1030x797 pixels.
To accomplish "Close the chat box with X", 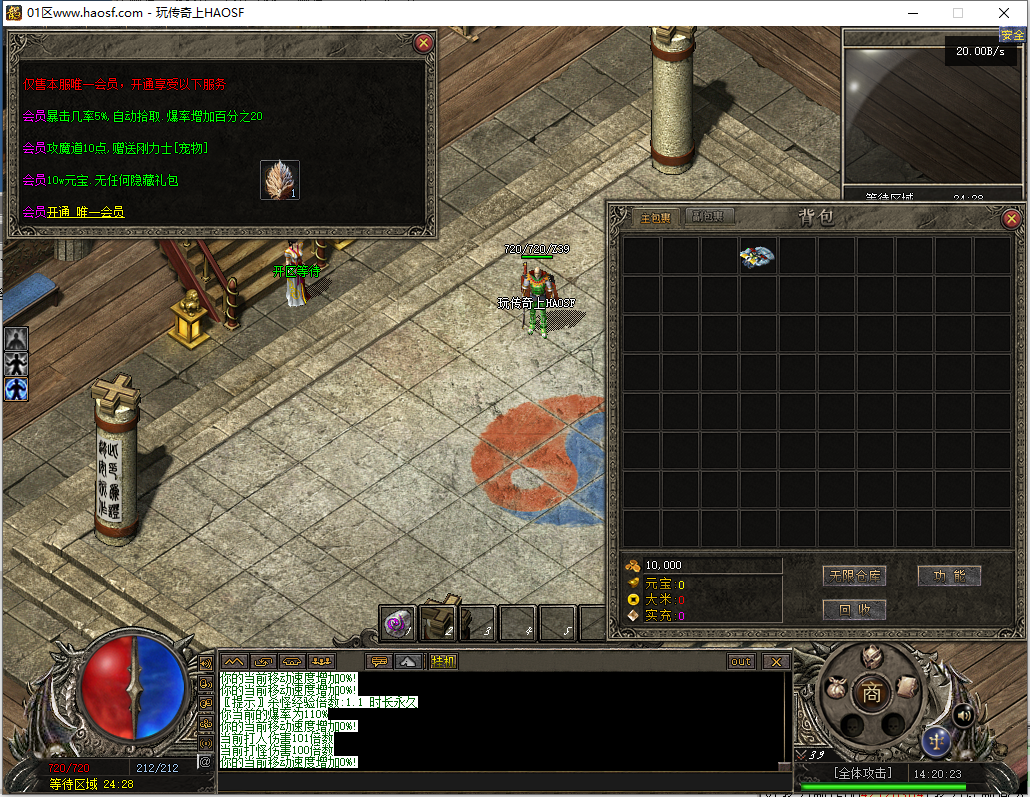I will coord(776,661).
